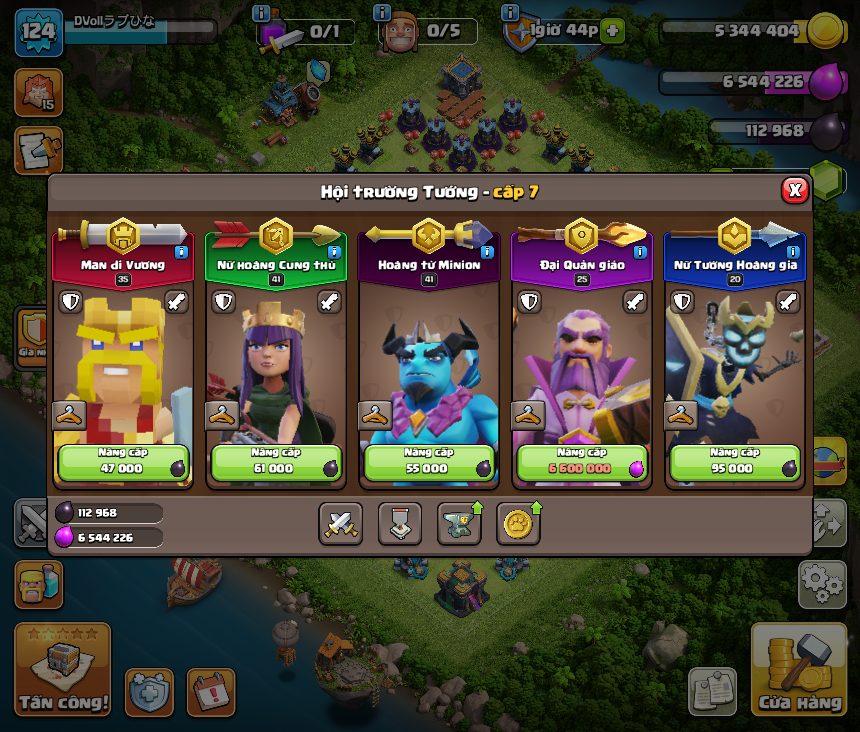Open the hanger icon on Đại Quản giáo
The width and height of the screenshot is (860, 732).
click(x=527, y=415)
